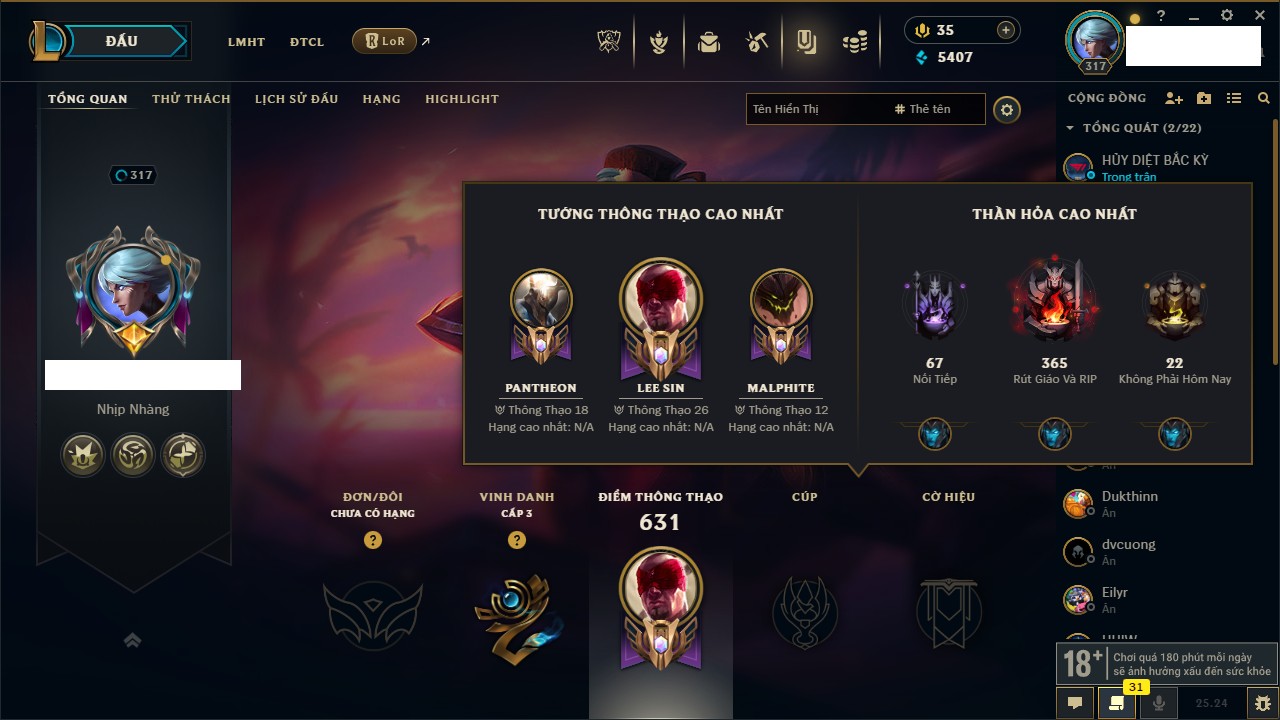Switch to the THỬ THÁCH tab
The width and height of the screenshot is (1280, 720).
point(191,99)
